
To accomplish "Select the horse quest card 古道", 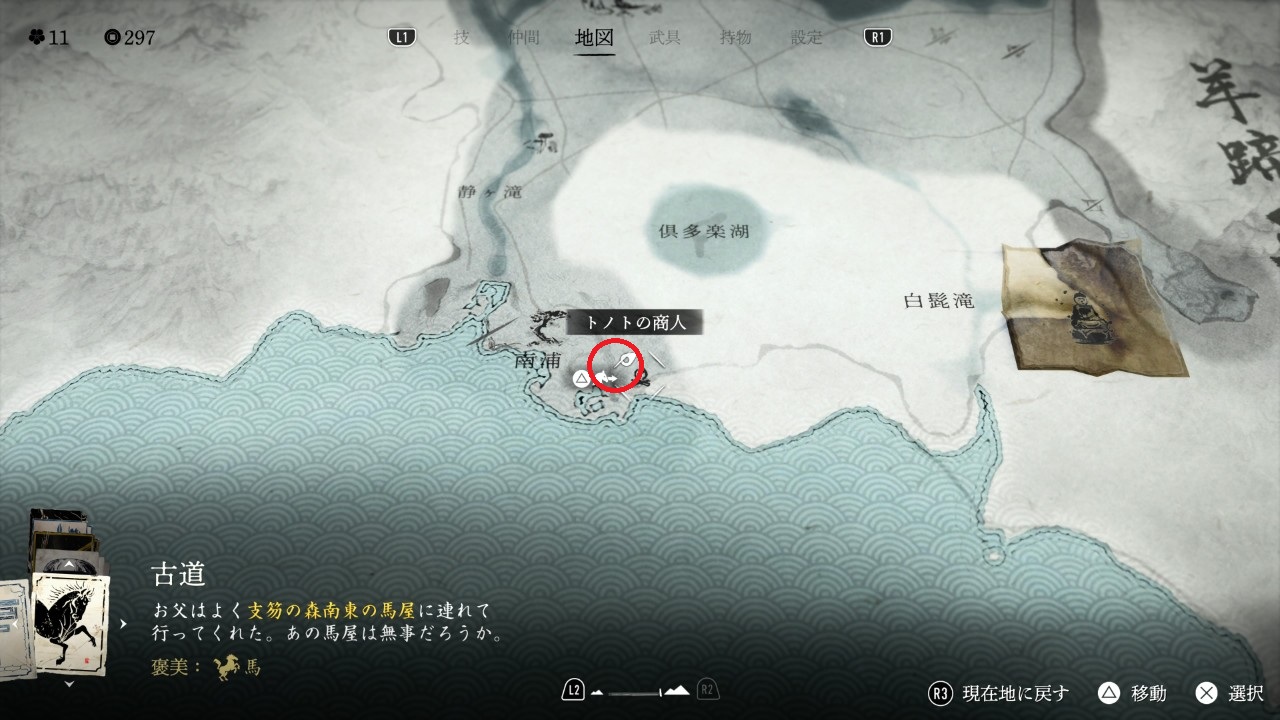I will (x=70, y=622).
